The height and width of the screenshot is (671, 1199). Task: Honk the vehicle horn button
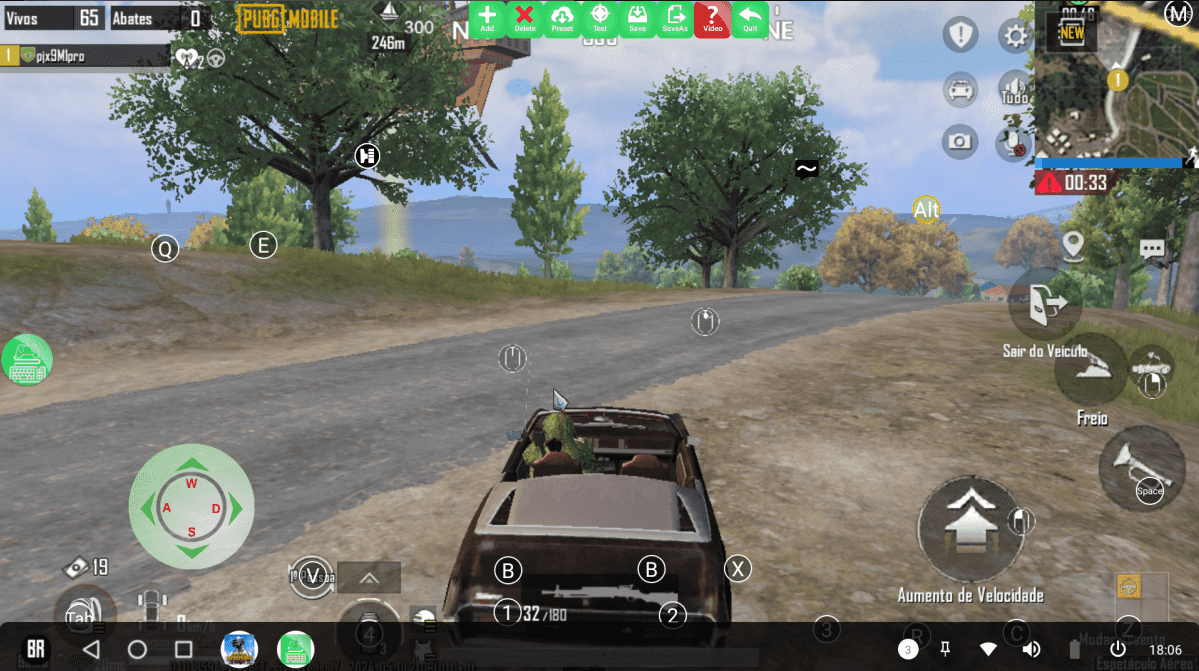click(1141, 465)
